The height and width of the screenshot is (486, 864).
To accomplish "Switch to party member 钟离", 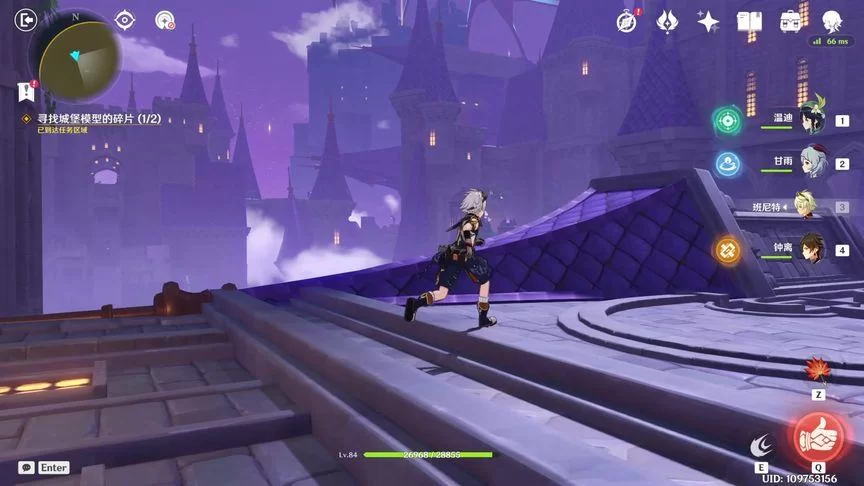I will pyautogui.click(x=811, y=249).
